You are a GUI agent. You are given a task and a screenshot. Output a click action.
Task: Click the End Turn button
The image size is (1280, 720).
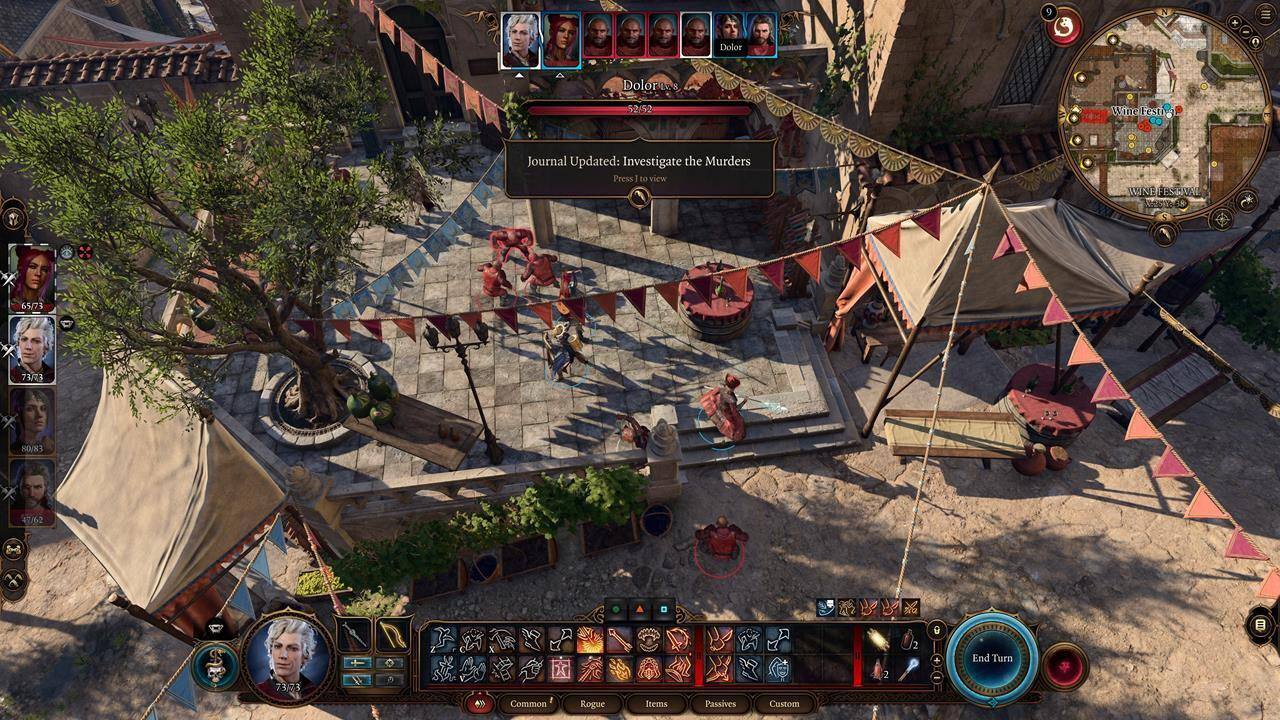[992, 658]
